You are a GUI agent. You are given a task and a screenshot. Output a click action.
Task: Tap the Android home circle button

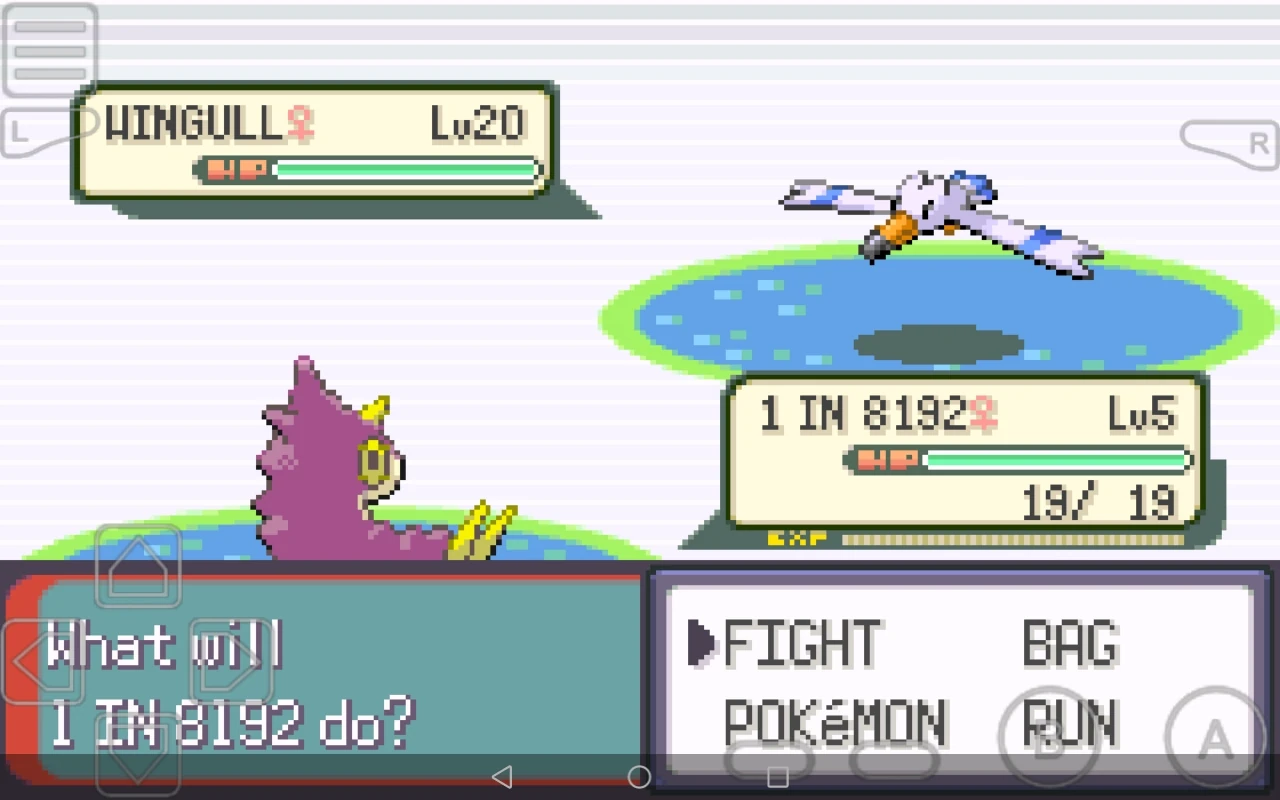(637, 775)
